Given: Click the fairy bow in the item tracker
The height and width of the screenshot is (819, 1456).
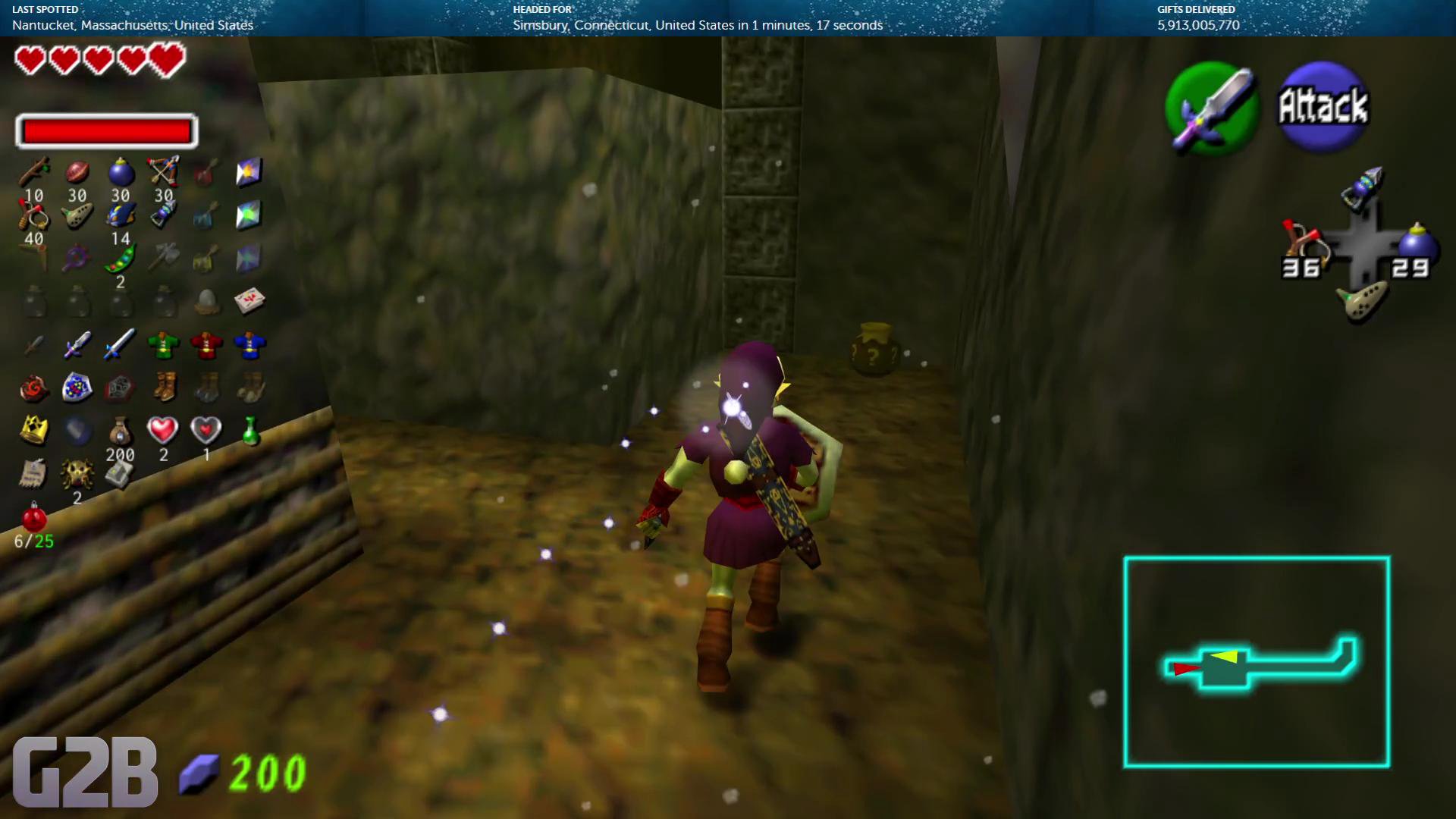Looking at the screenshot, I should (x=163, y=172).
